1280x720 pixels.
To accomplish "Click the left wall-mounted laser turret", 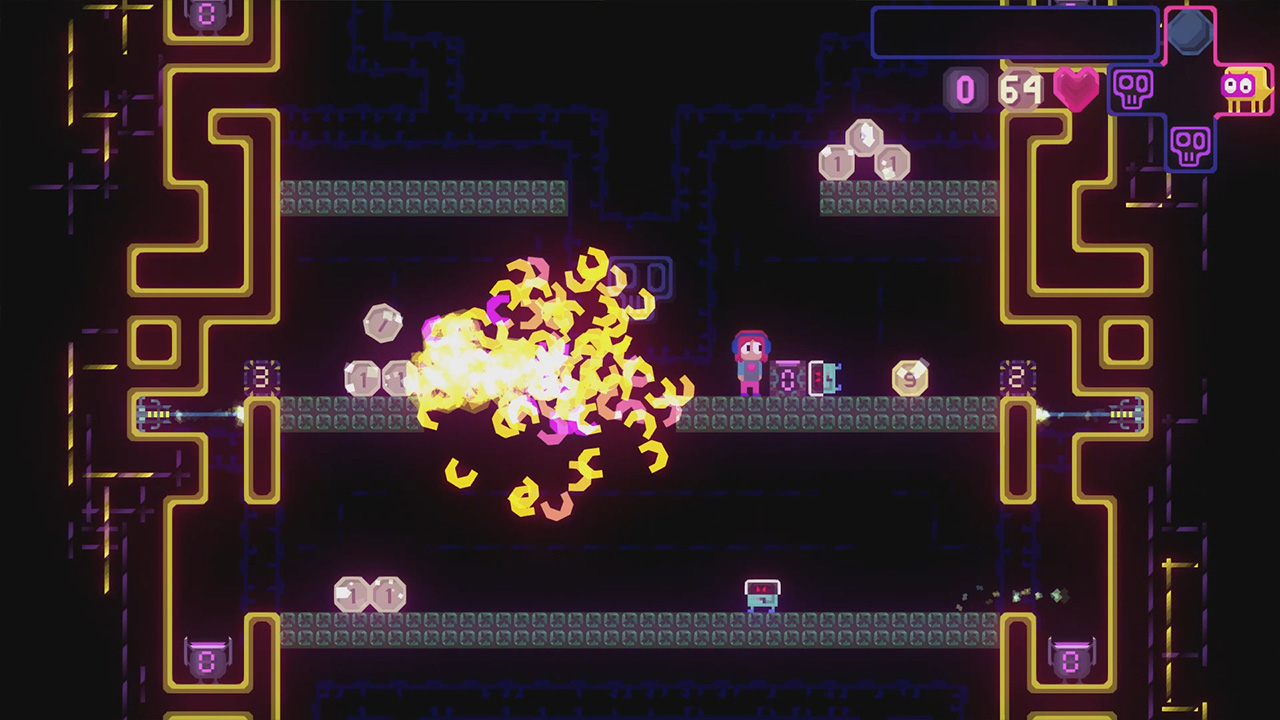I will (155, 412).
